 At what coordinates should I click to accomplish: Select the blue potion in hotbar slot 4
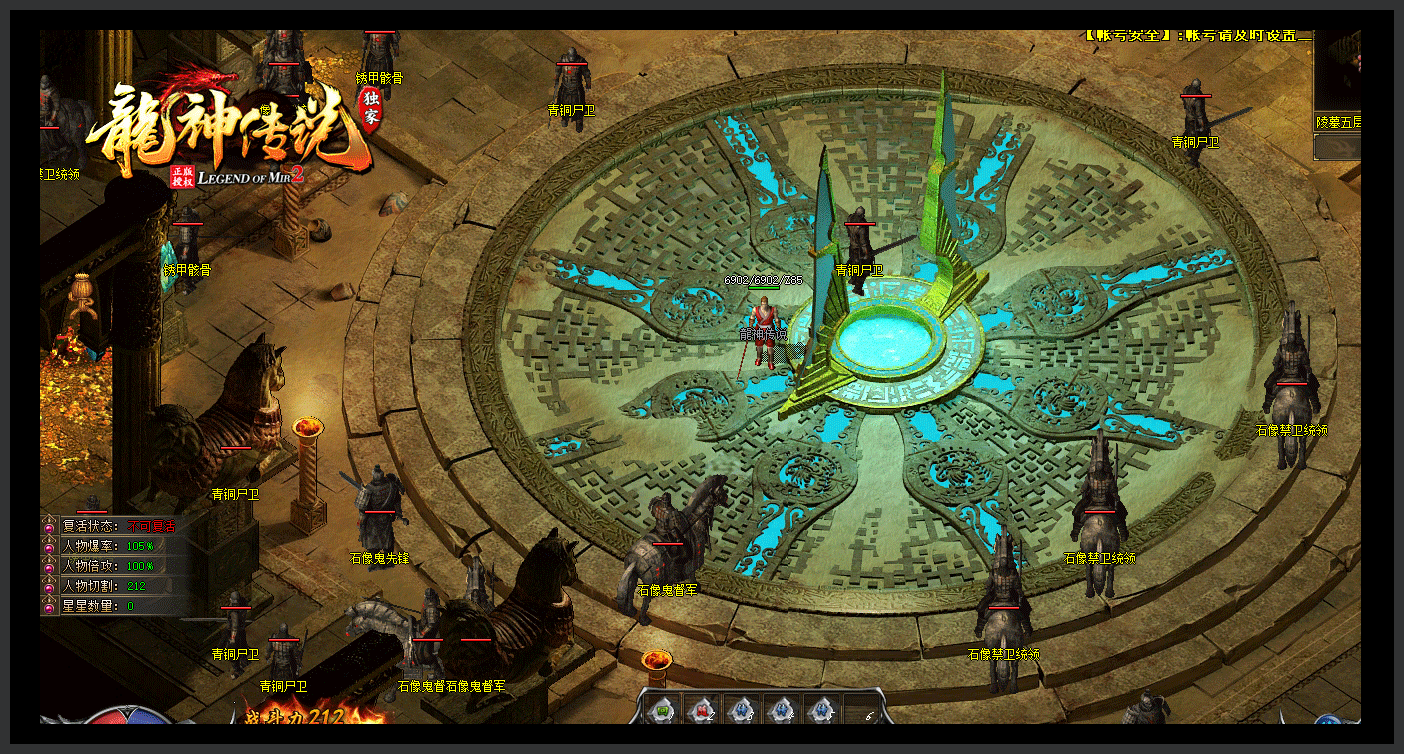click(782, 709)
